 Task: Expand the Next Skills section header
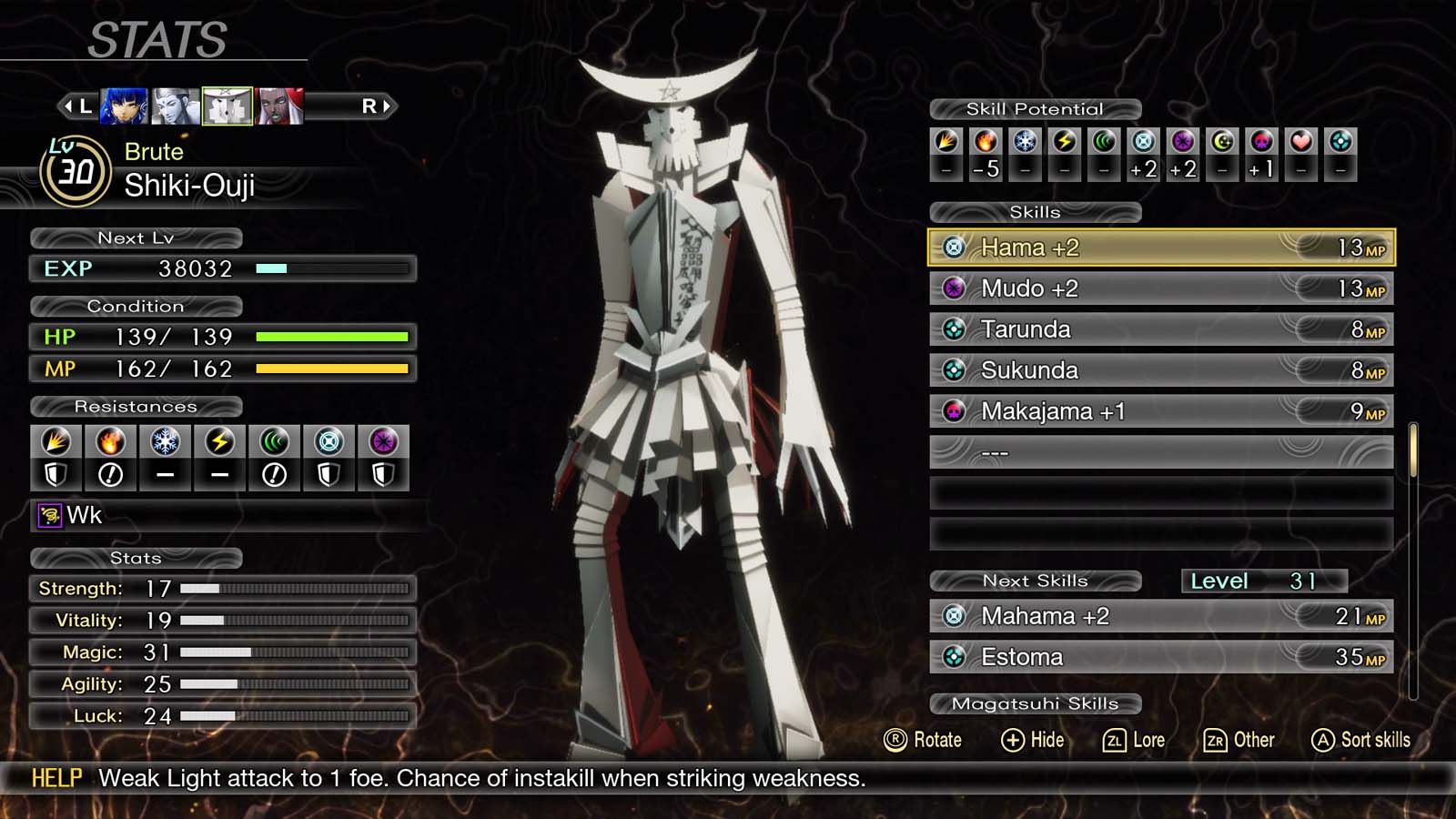click(x=1035, y=580)
